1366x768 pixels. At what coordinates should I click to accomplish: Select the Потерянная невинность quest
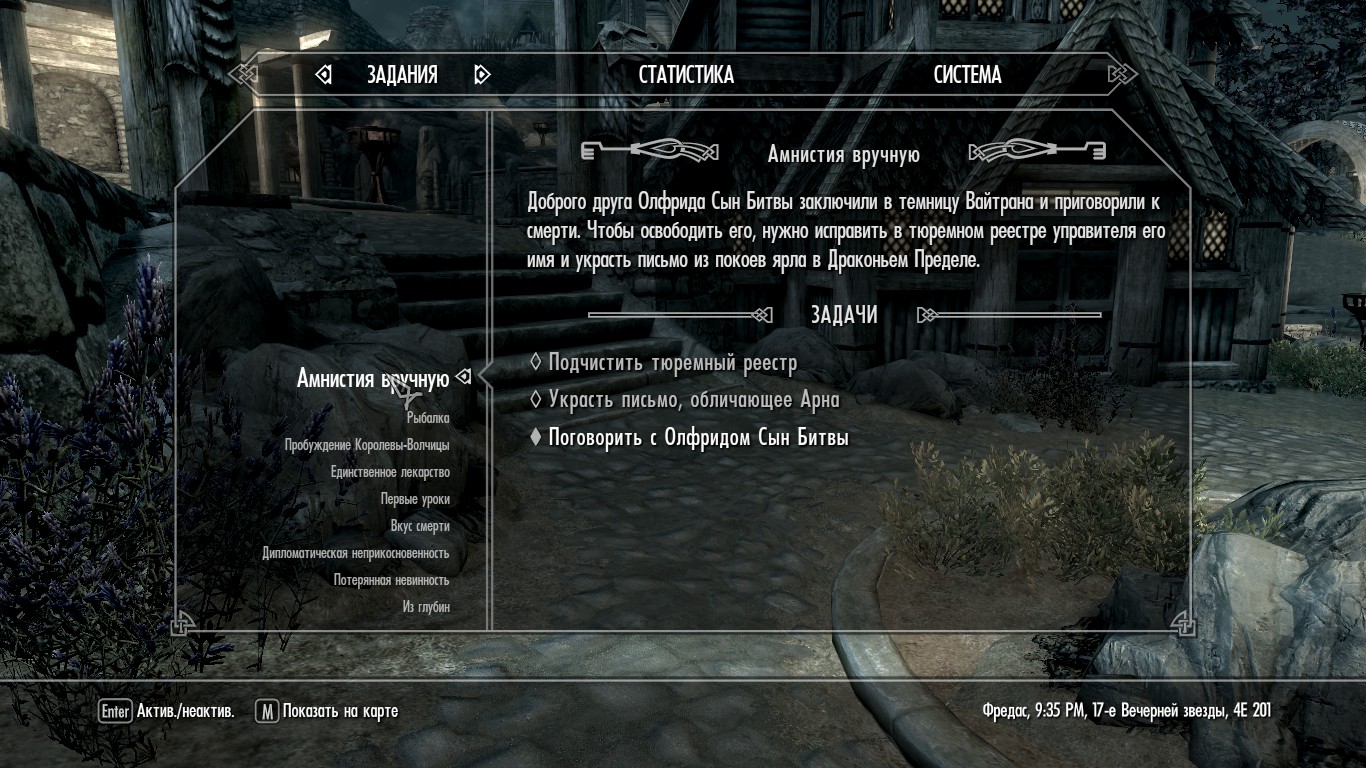coord(392,580)
